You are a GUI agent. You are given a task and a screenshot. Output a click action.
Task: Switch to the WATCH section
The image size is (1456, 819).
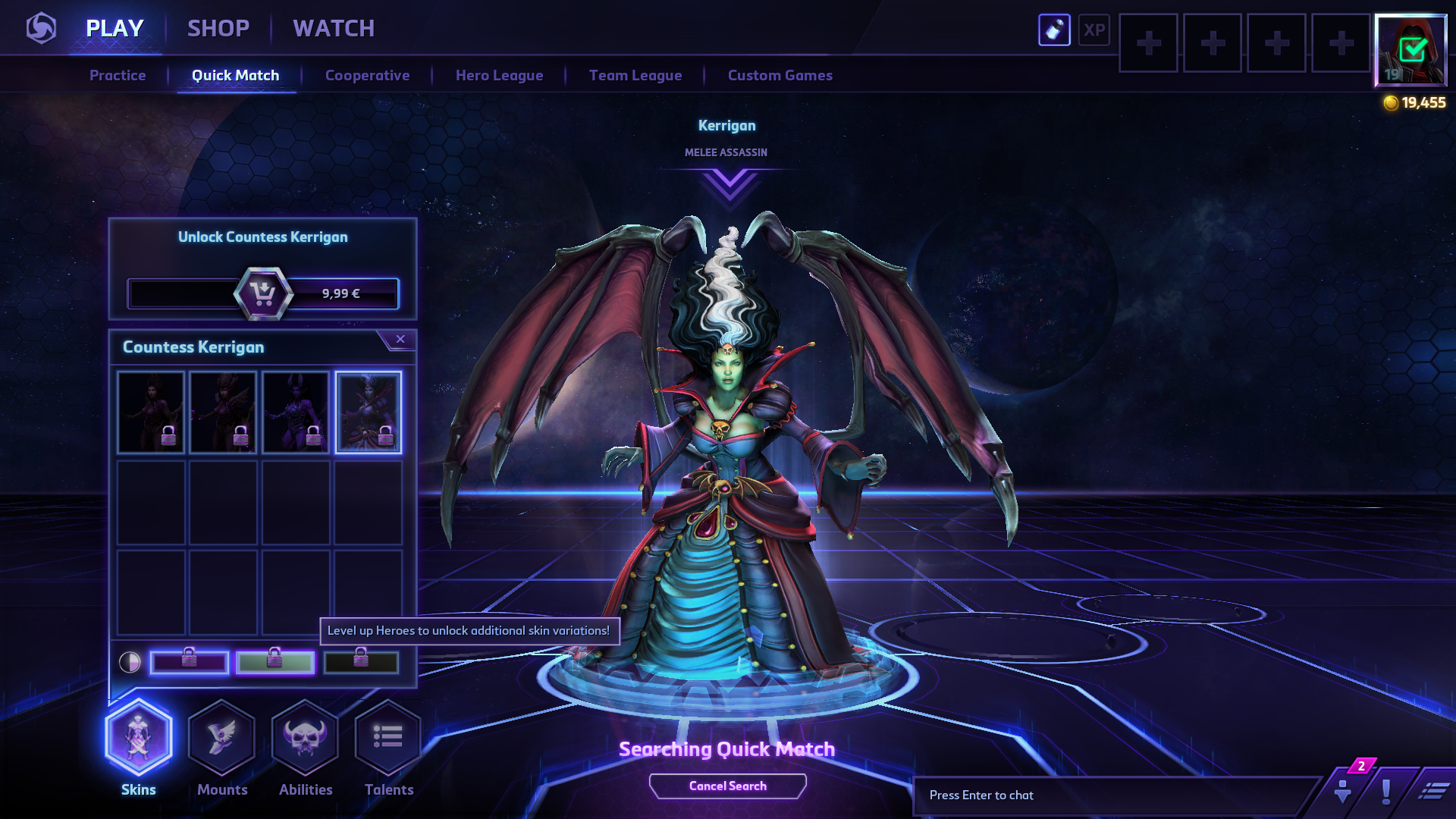334,29
